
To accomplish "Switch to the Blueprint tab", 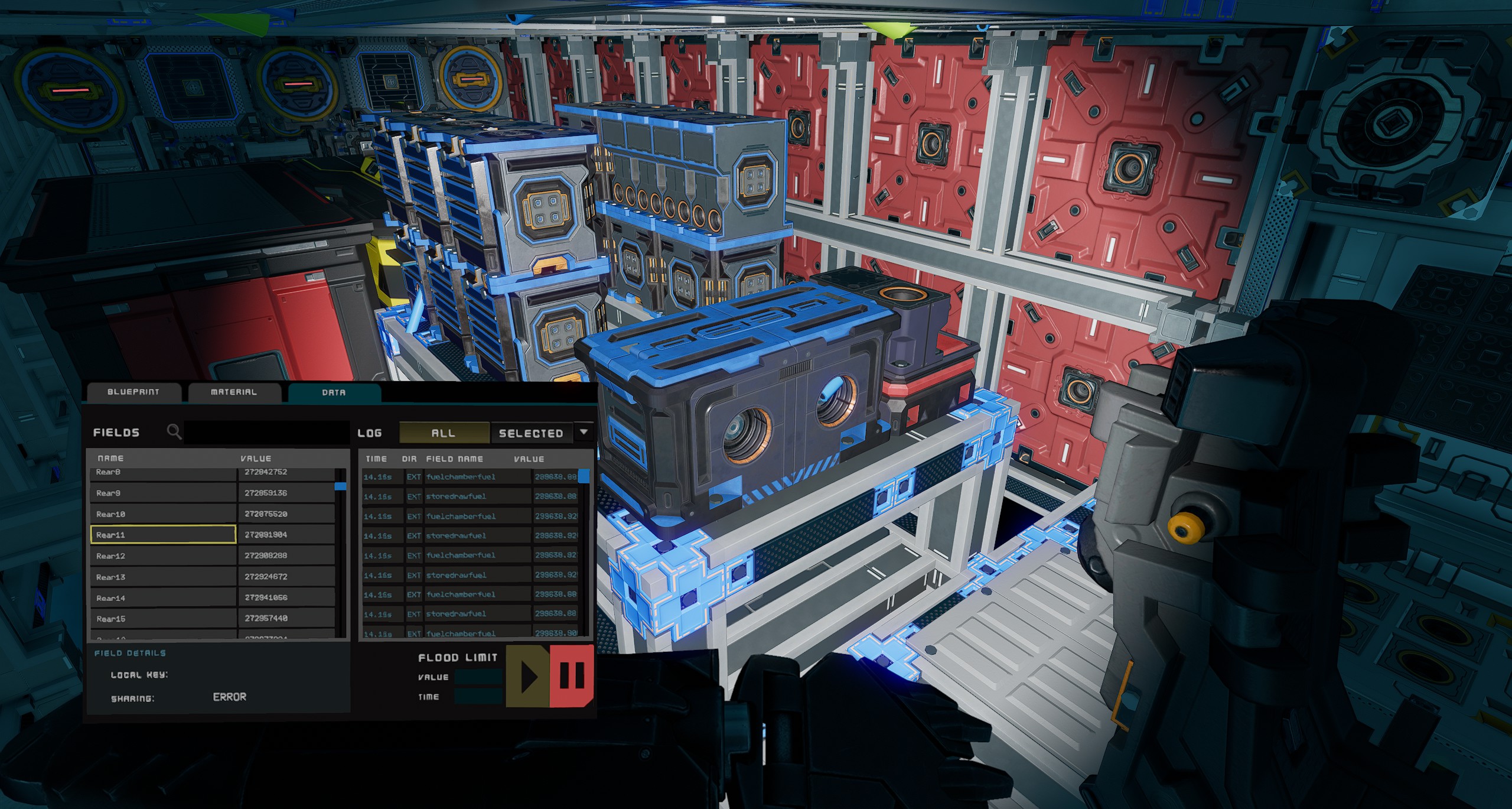I will (x=133, y=392).
